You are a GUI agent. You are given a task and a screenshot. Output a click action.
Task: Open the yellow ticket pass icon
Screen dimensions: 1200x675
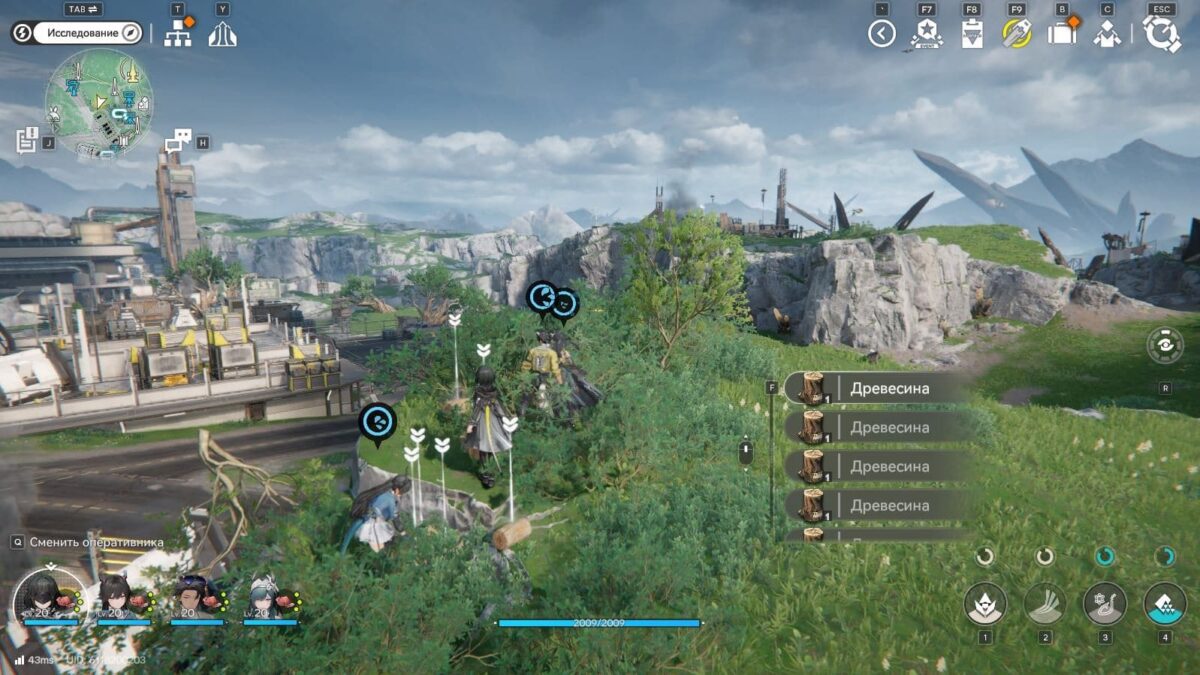point(1016,34)
